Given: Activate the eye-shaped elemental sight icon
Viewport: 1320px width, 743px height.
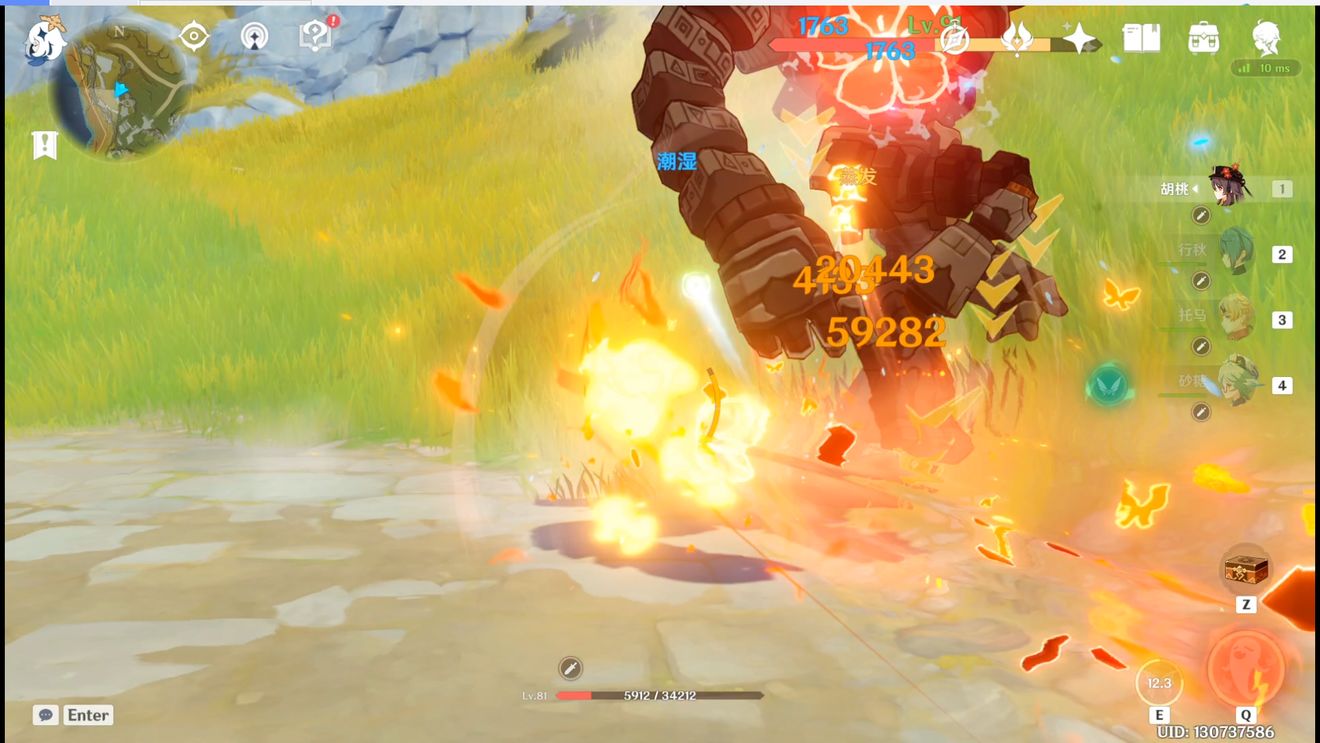Looking at the screenshot, I should 193,37.
